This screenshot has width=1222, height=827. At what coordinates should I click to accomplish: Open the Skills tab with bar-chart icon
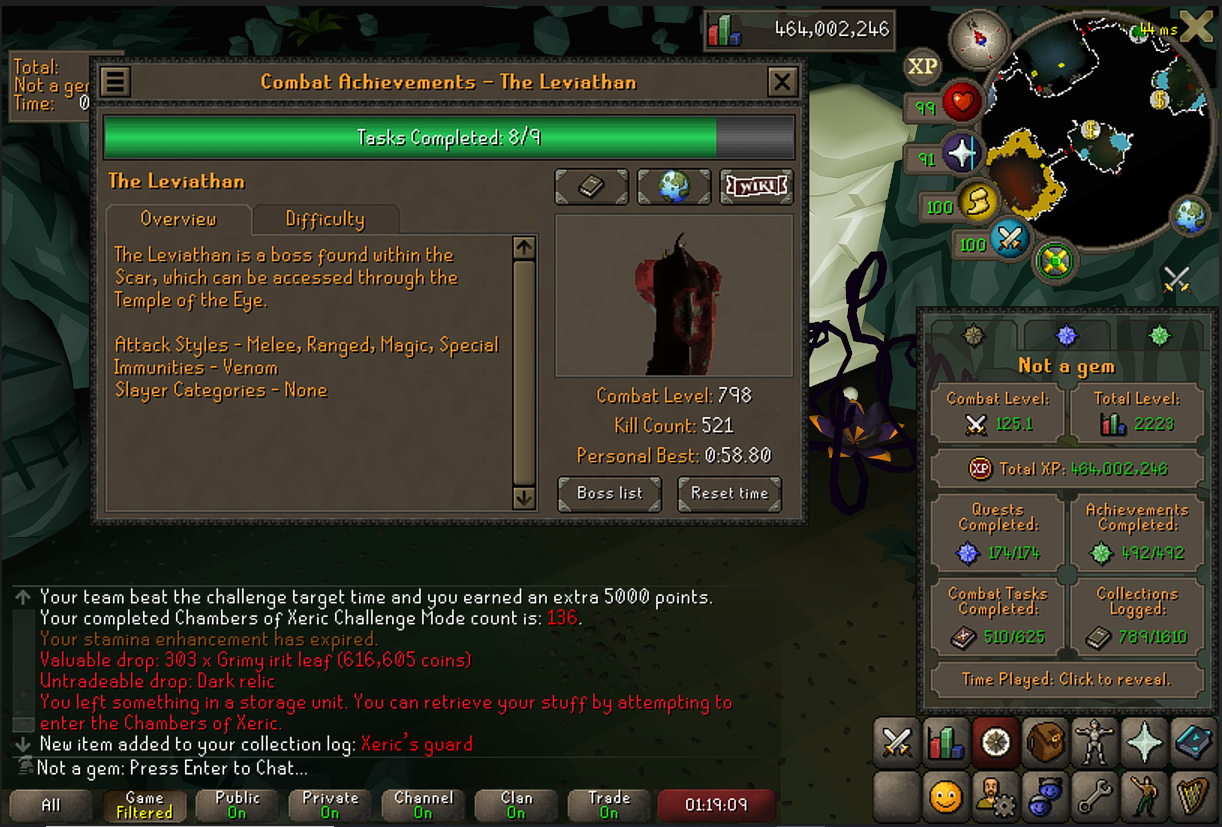pyautogui.click(x=945, y=743)
